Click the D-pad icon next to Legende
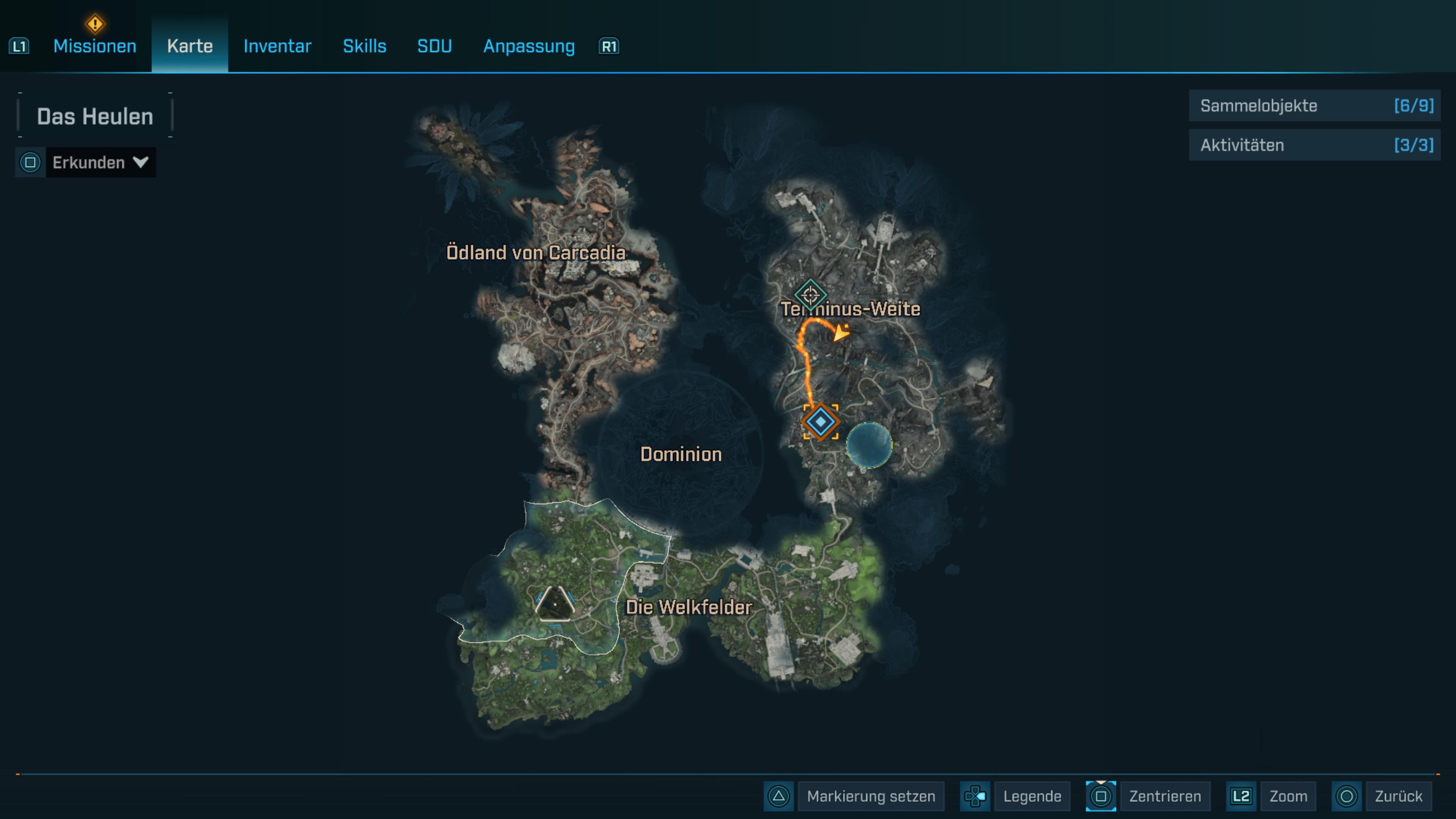This screenshot has width=1456, height=819. click(975, 796)
